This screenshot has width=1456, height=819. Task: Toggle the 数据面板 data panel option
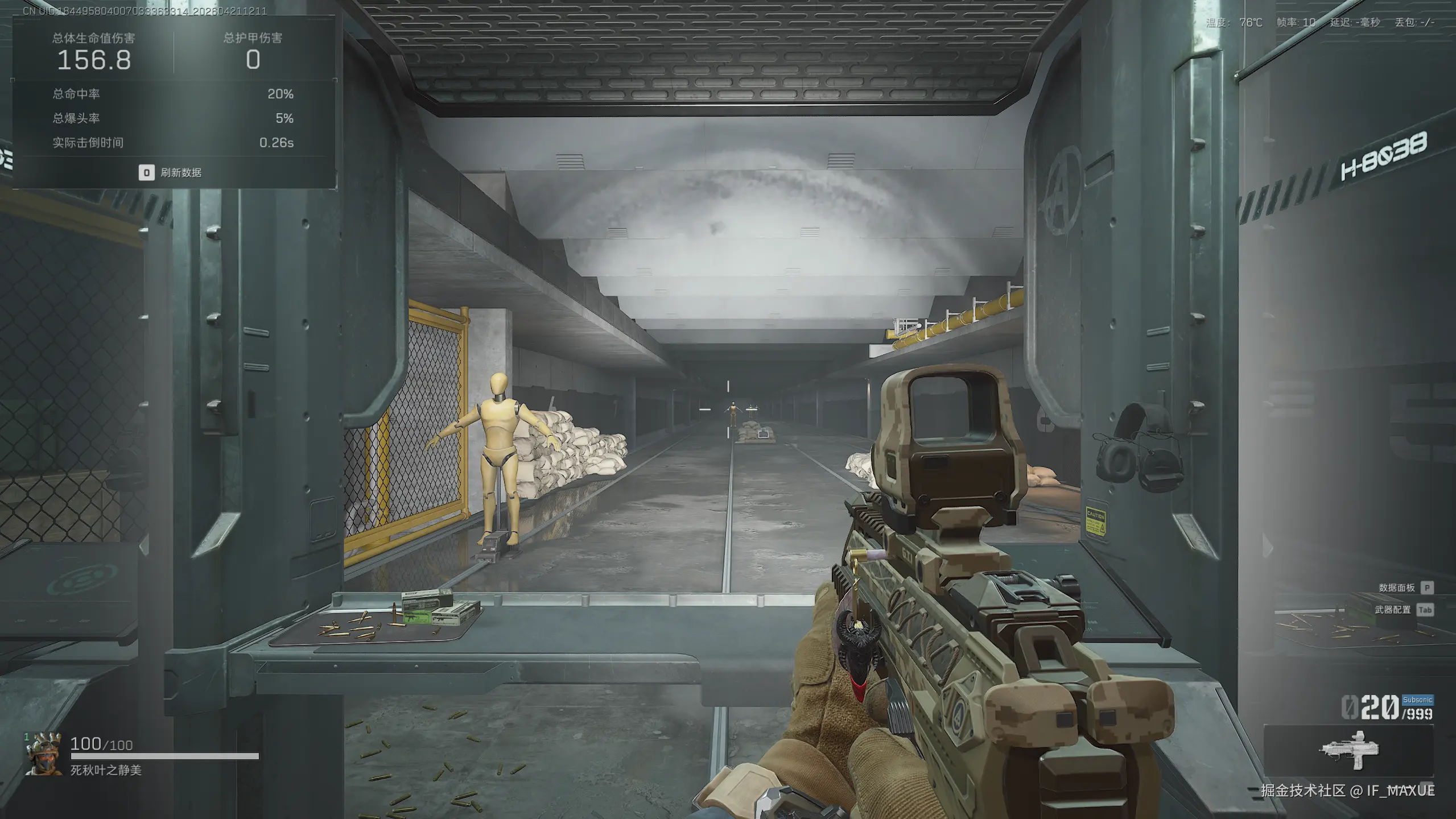click(x=1397, y=588)
